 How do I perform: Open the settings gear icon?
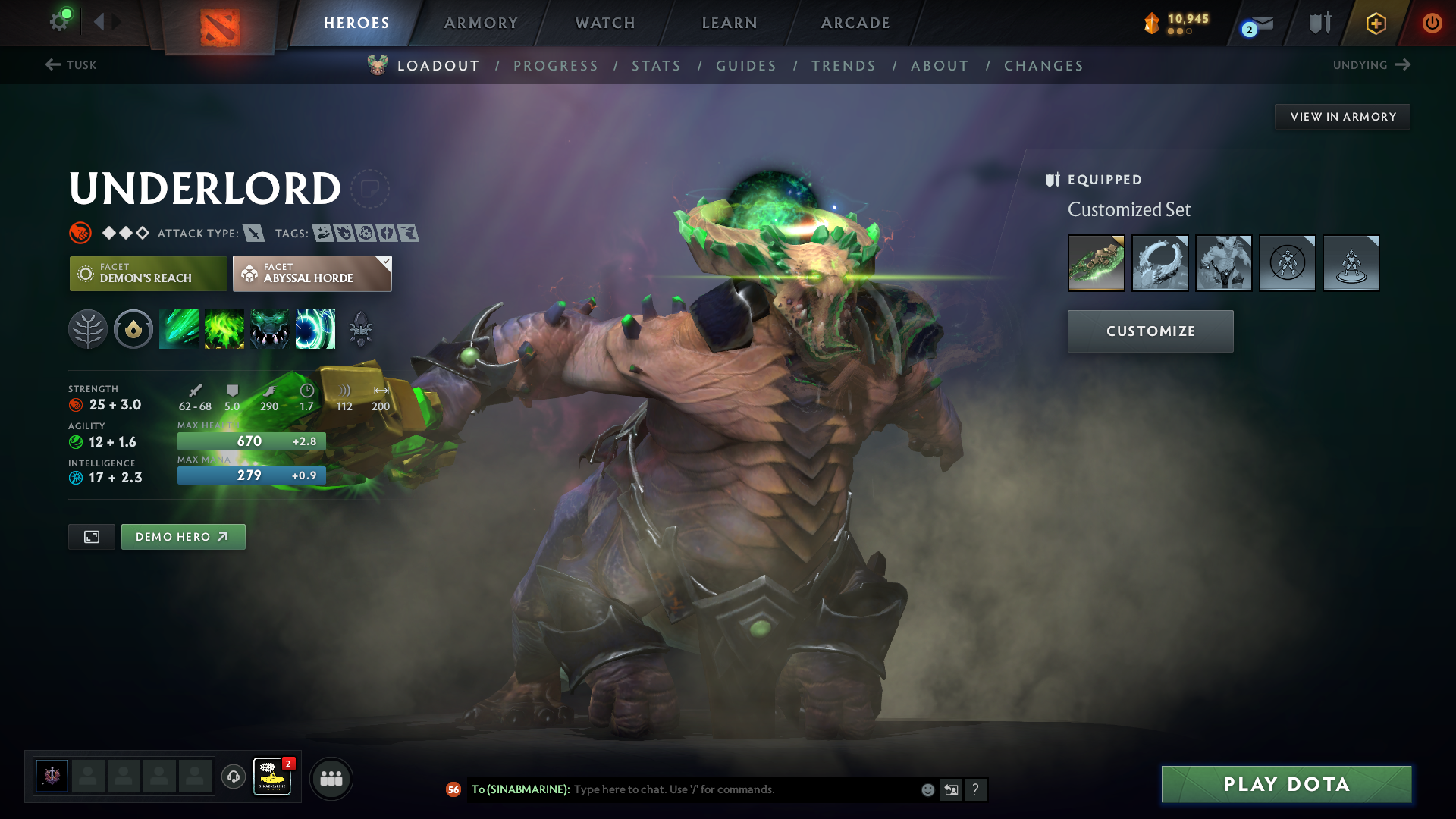point(59,21)
